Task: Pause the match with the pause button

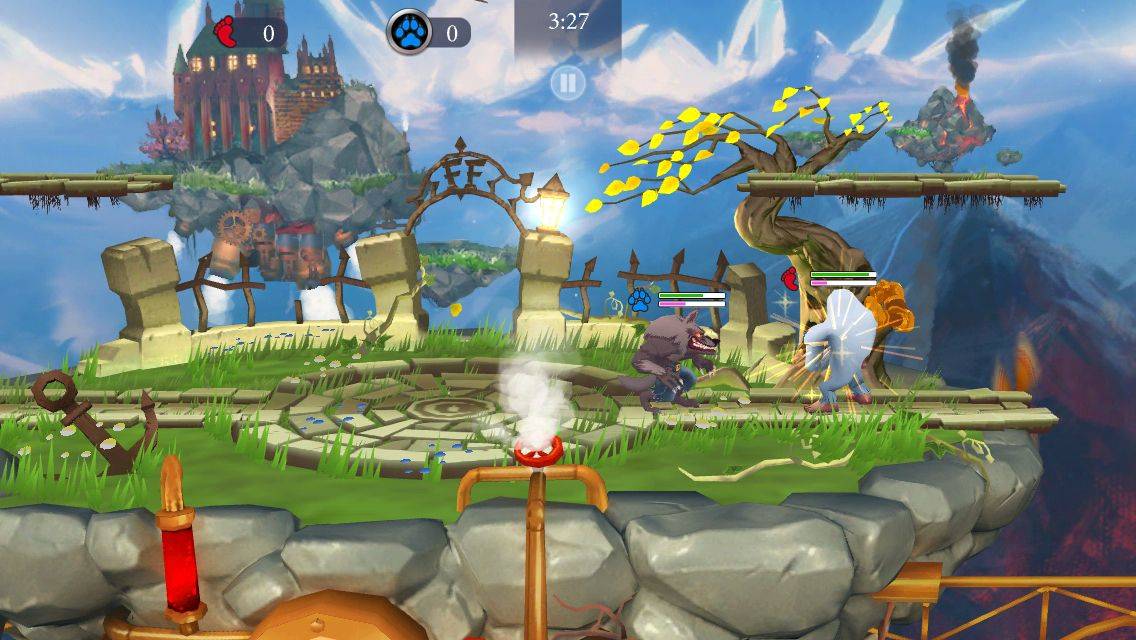Action: pos(567,83)
